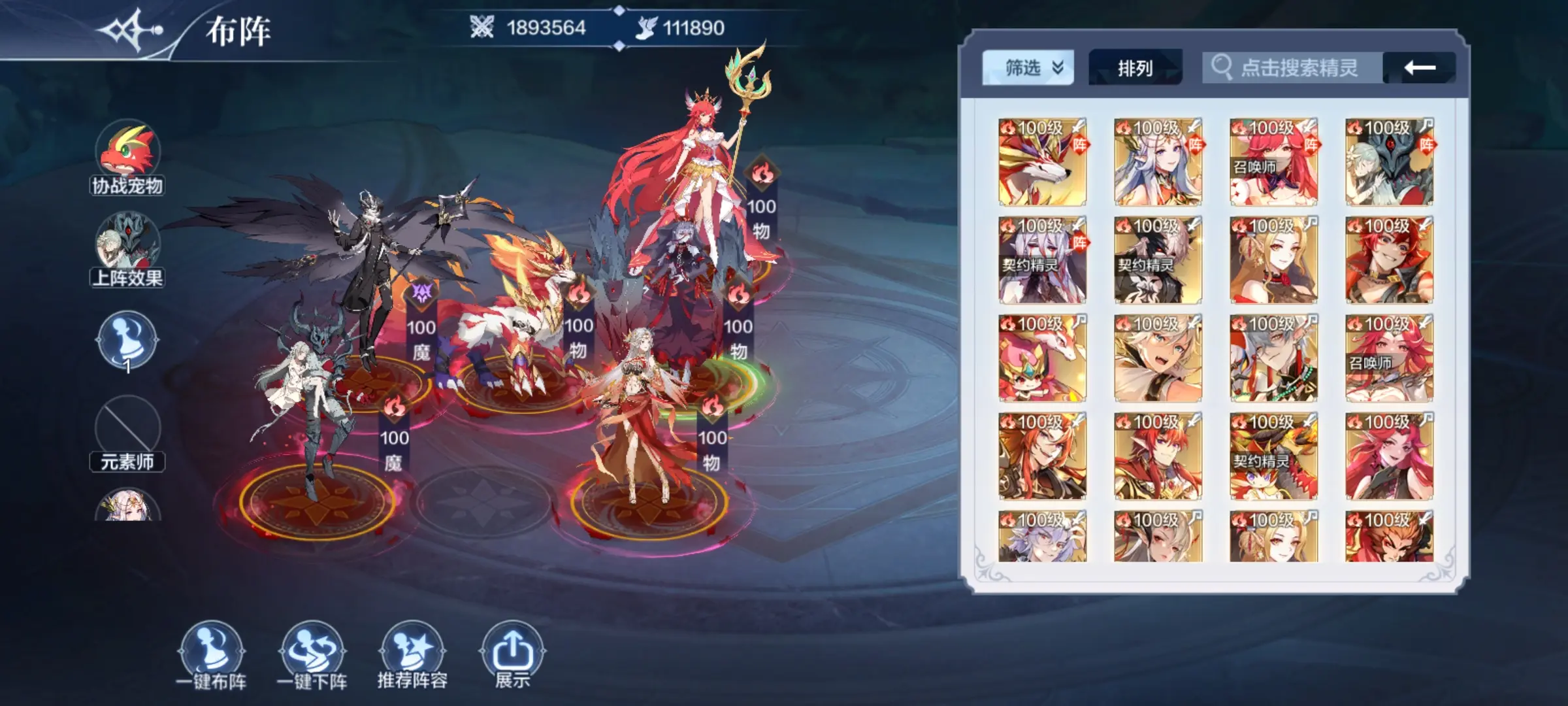Screen dimensions: 1568x706
Task: Click the blue chess-piece formation icon
Action: click(x=127, y=340)
